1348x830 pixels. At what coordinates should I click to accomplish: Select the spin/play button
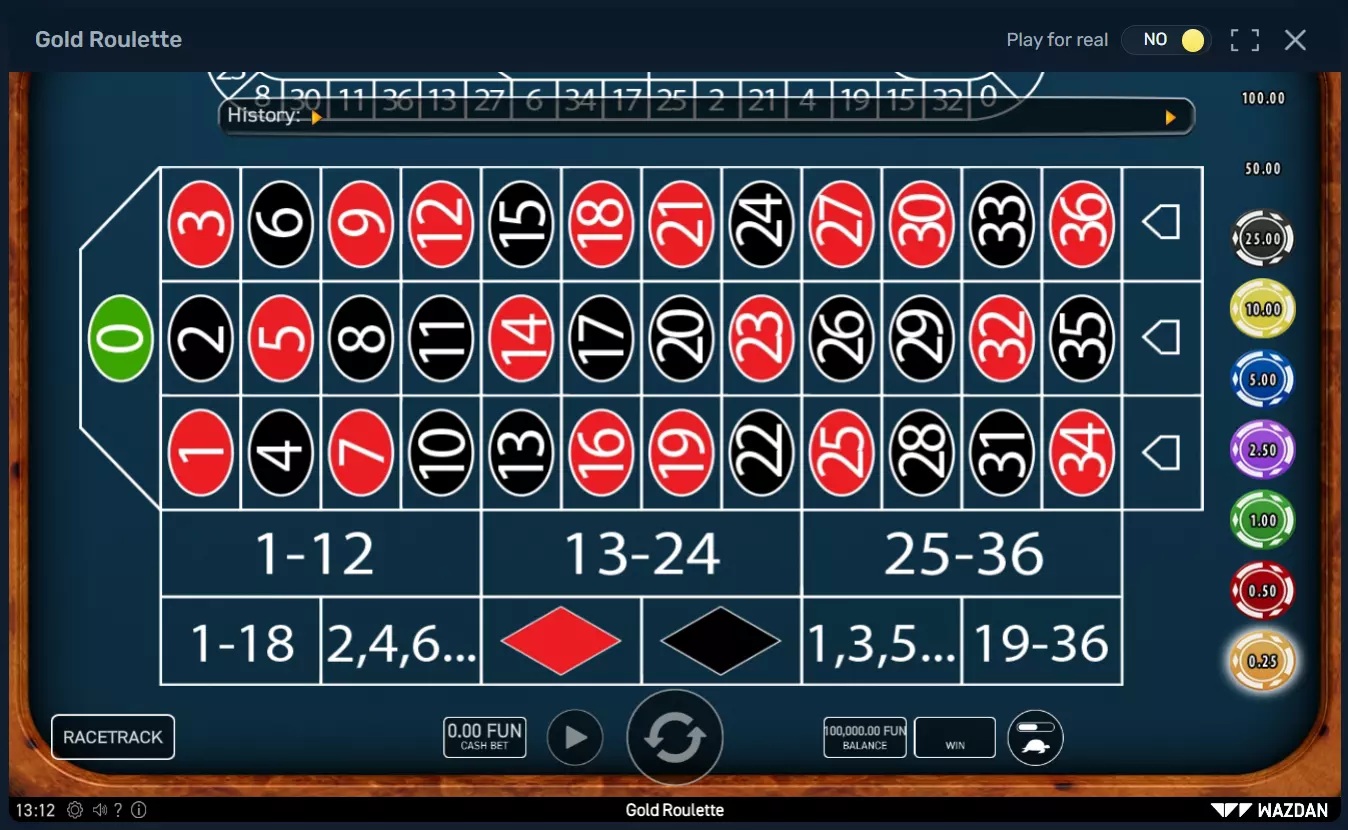(x=575, y=737)
